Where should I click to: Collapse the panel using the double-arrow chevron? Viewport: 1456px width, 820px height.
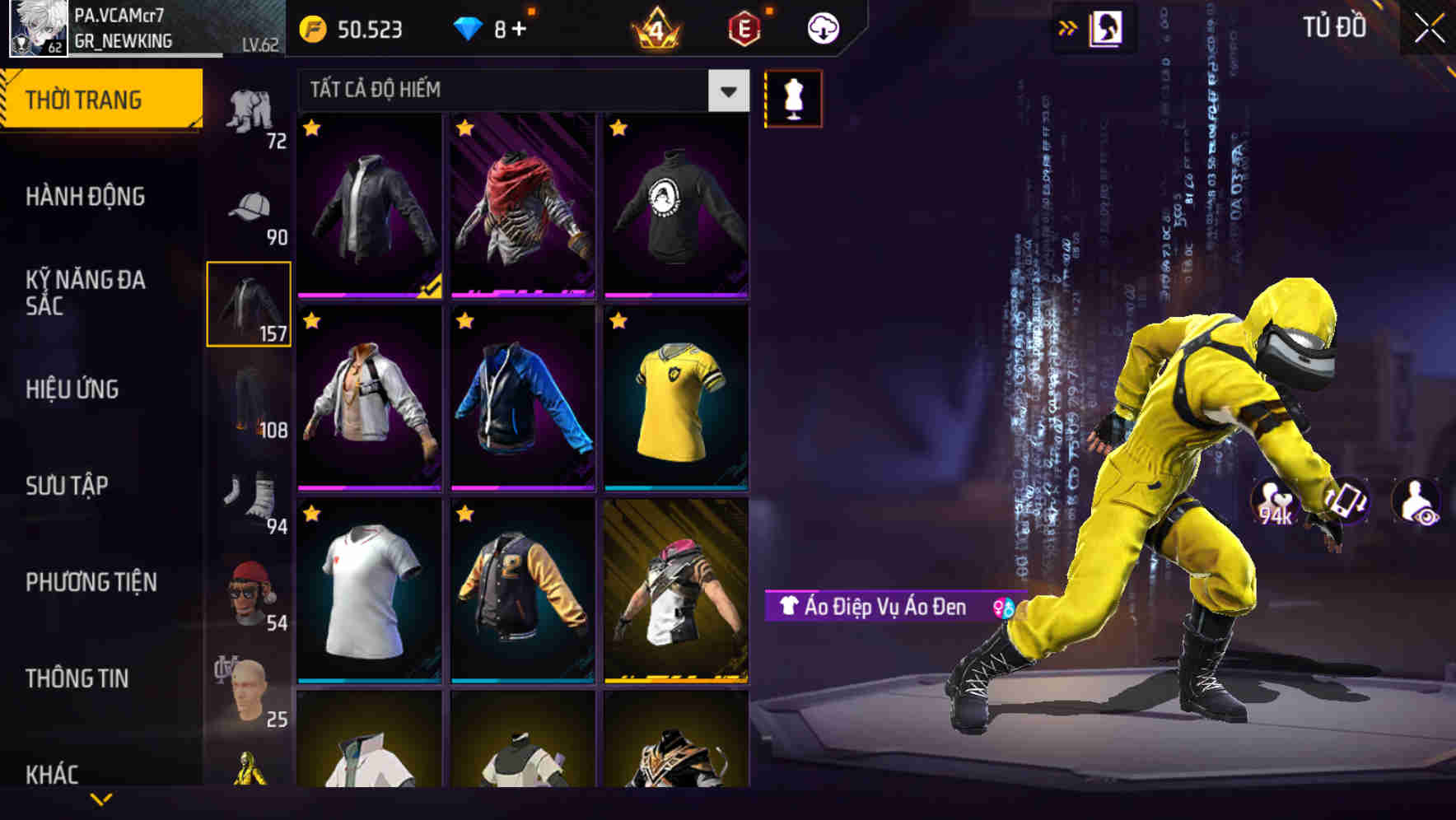click(1067, 26)
